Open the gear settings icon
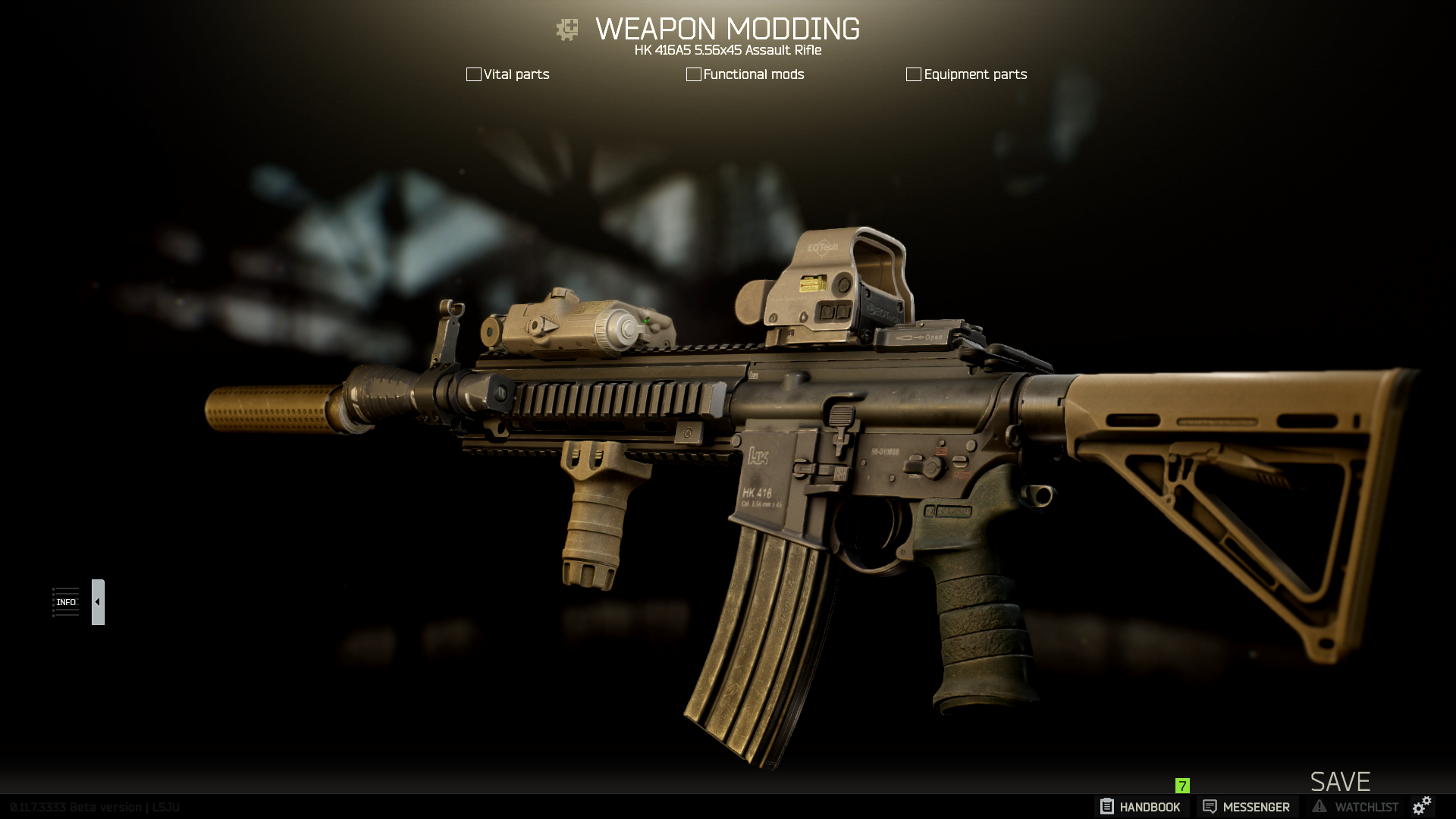Image resolution: width=1456 pixels, height=819 pixels. [1422, 805]
